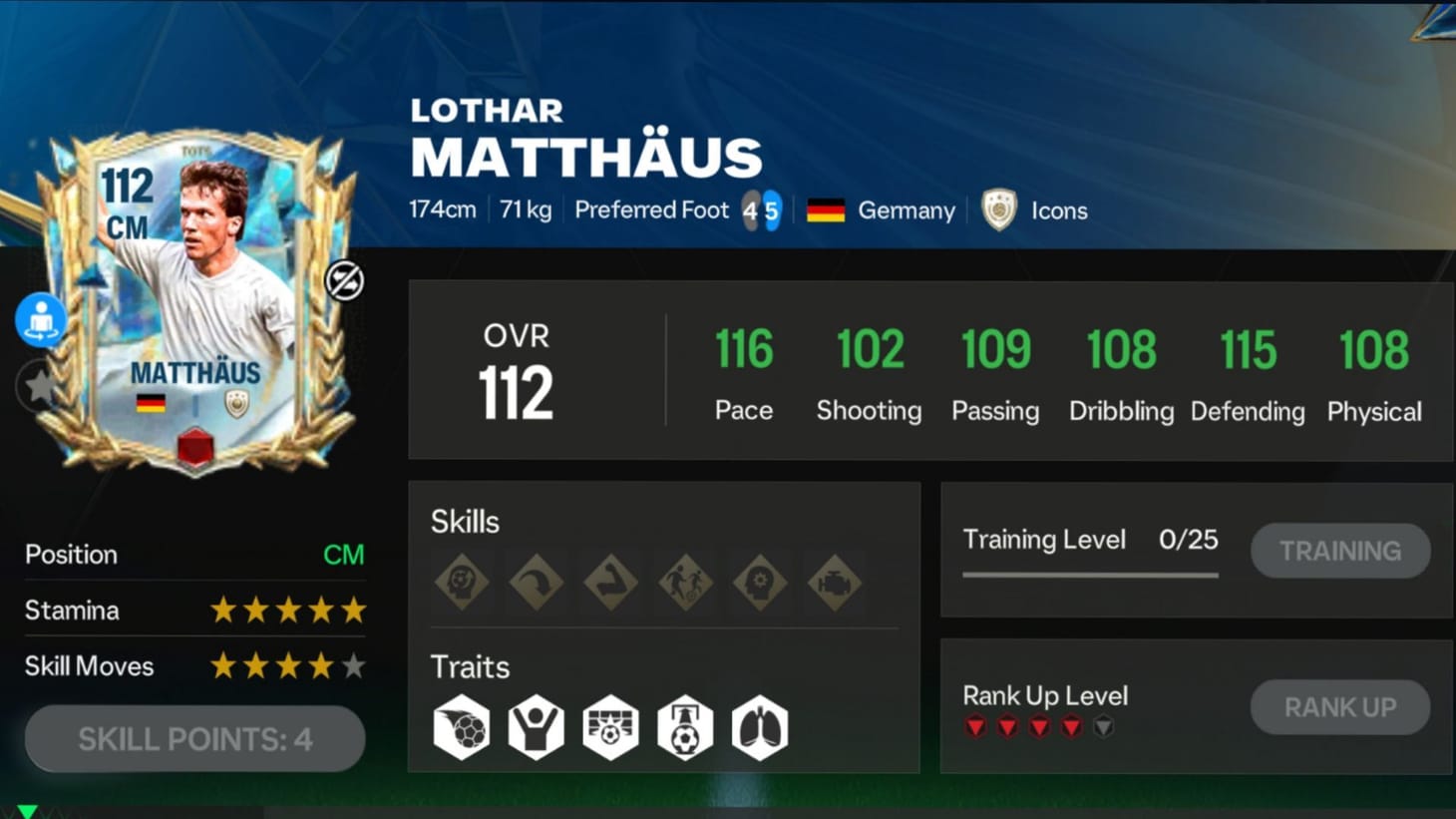The image size is (1456, 819).
Task: Click the lungs stamina trait icon
Action: point(760,727)
